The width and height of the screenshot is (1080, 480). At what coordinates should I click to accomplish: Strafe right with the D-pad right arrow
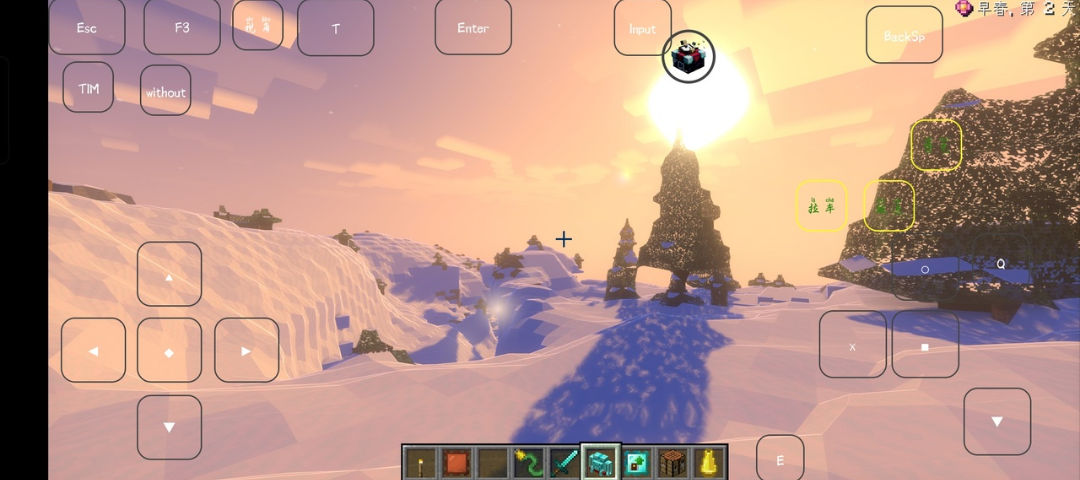click(246, 350)
